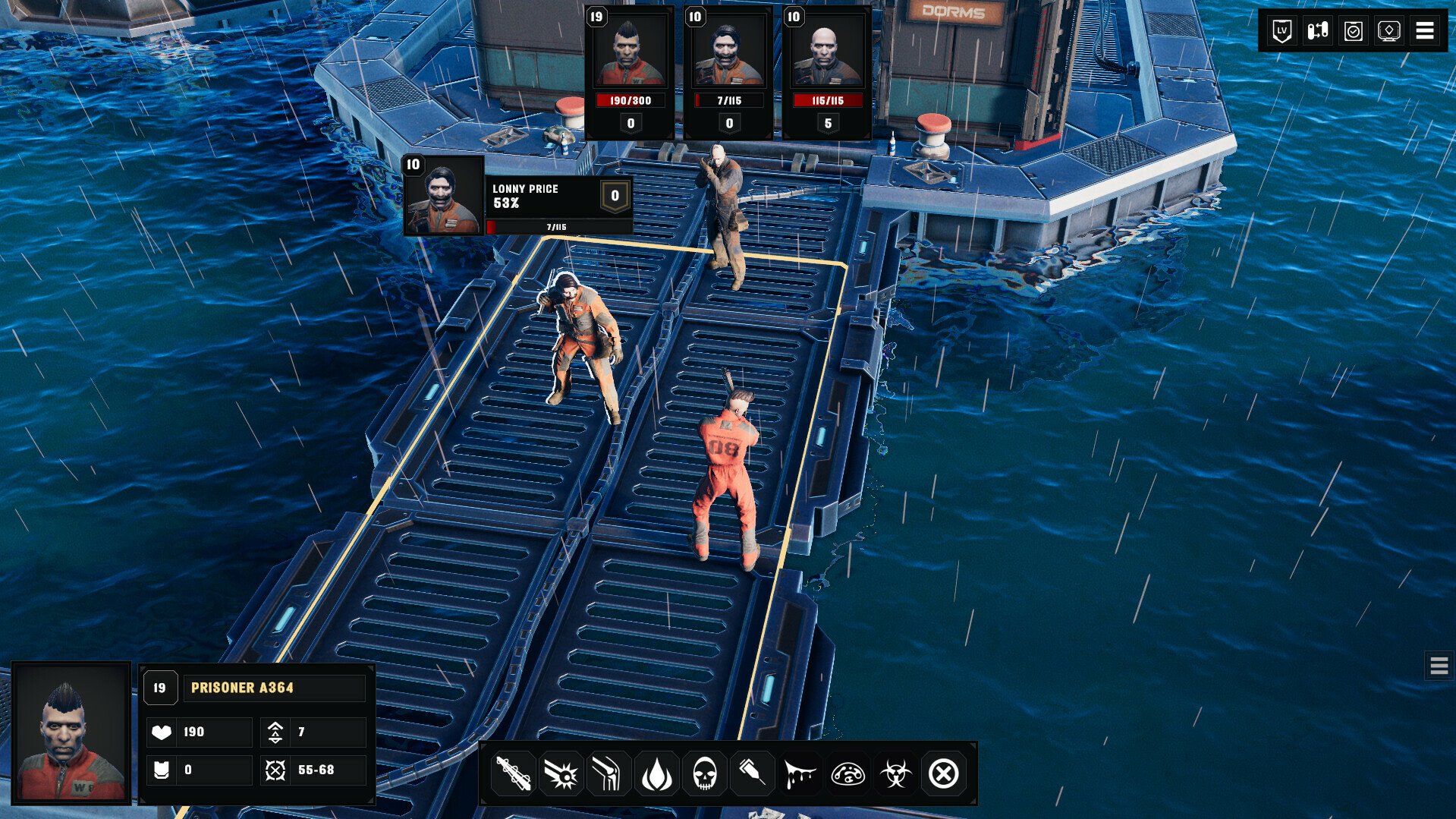Open the quest checklist panel
1456x819 pixels.
click(x=1353, y=30)
